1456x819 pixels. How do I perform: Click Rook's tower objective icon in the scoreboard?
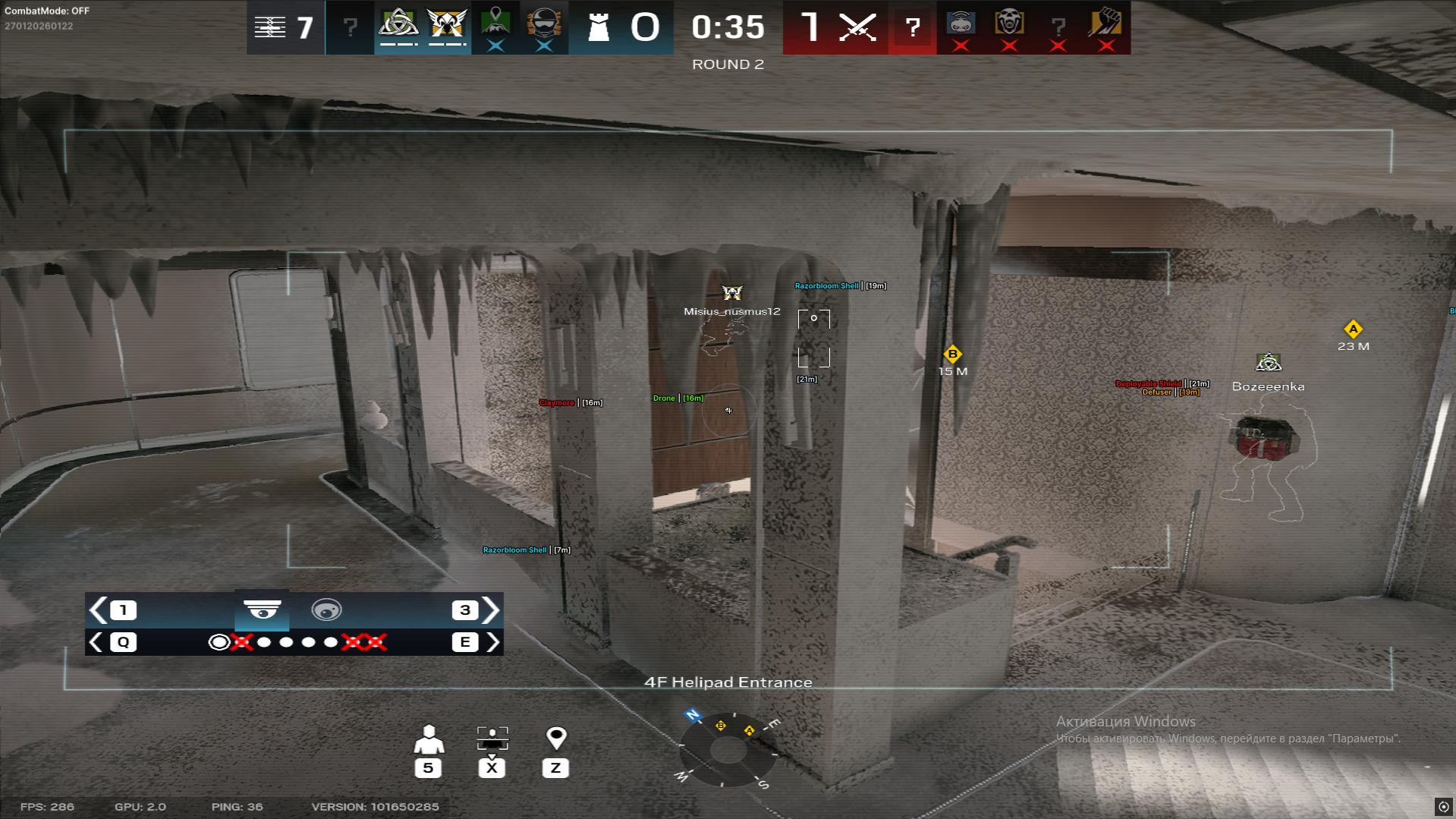point(599,27)
